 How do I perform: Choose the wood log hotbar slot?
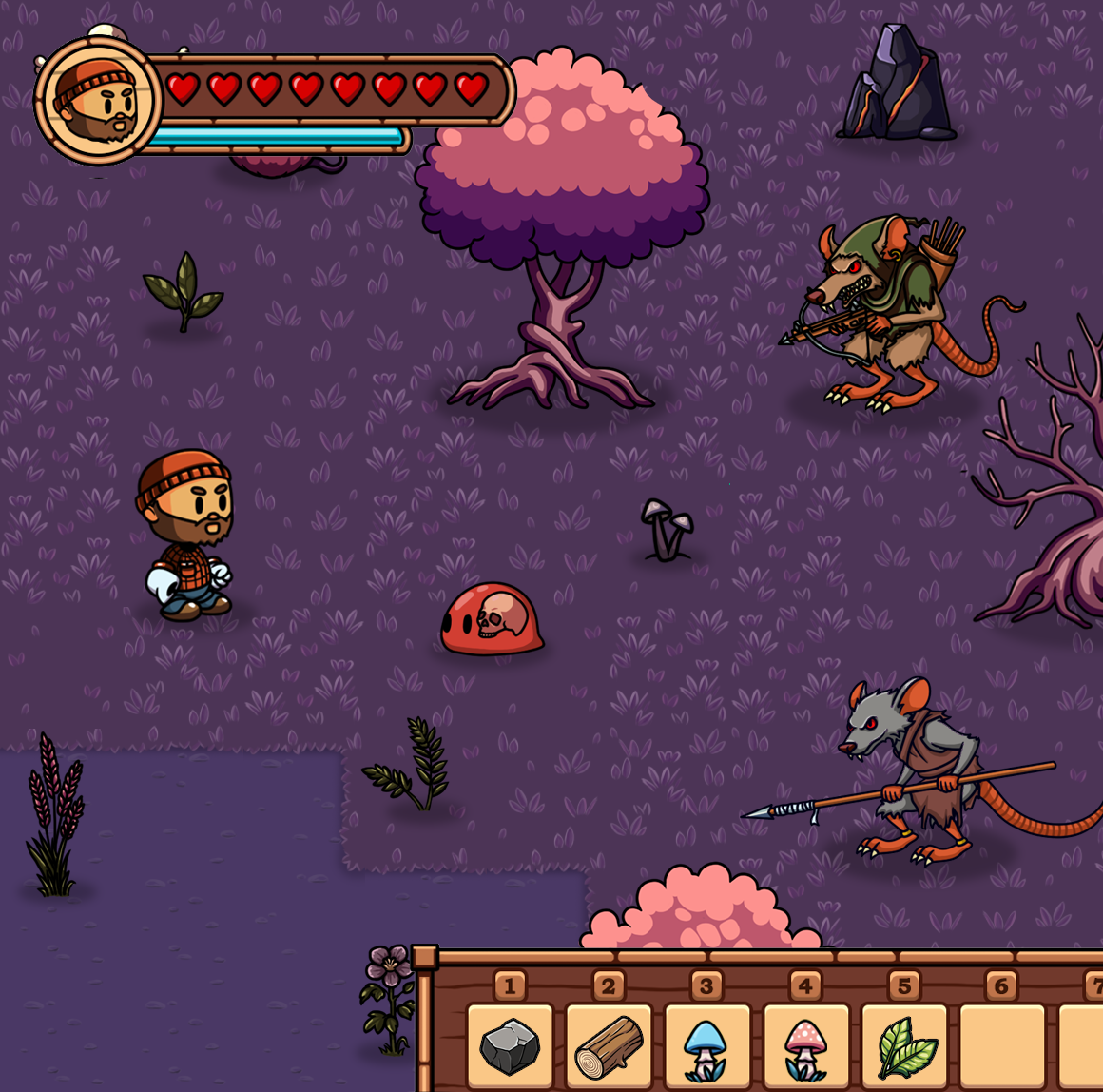(x=609, y=1045)
